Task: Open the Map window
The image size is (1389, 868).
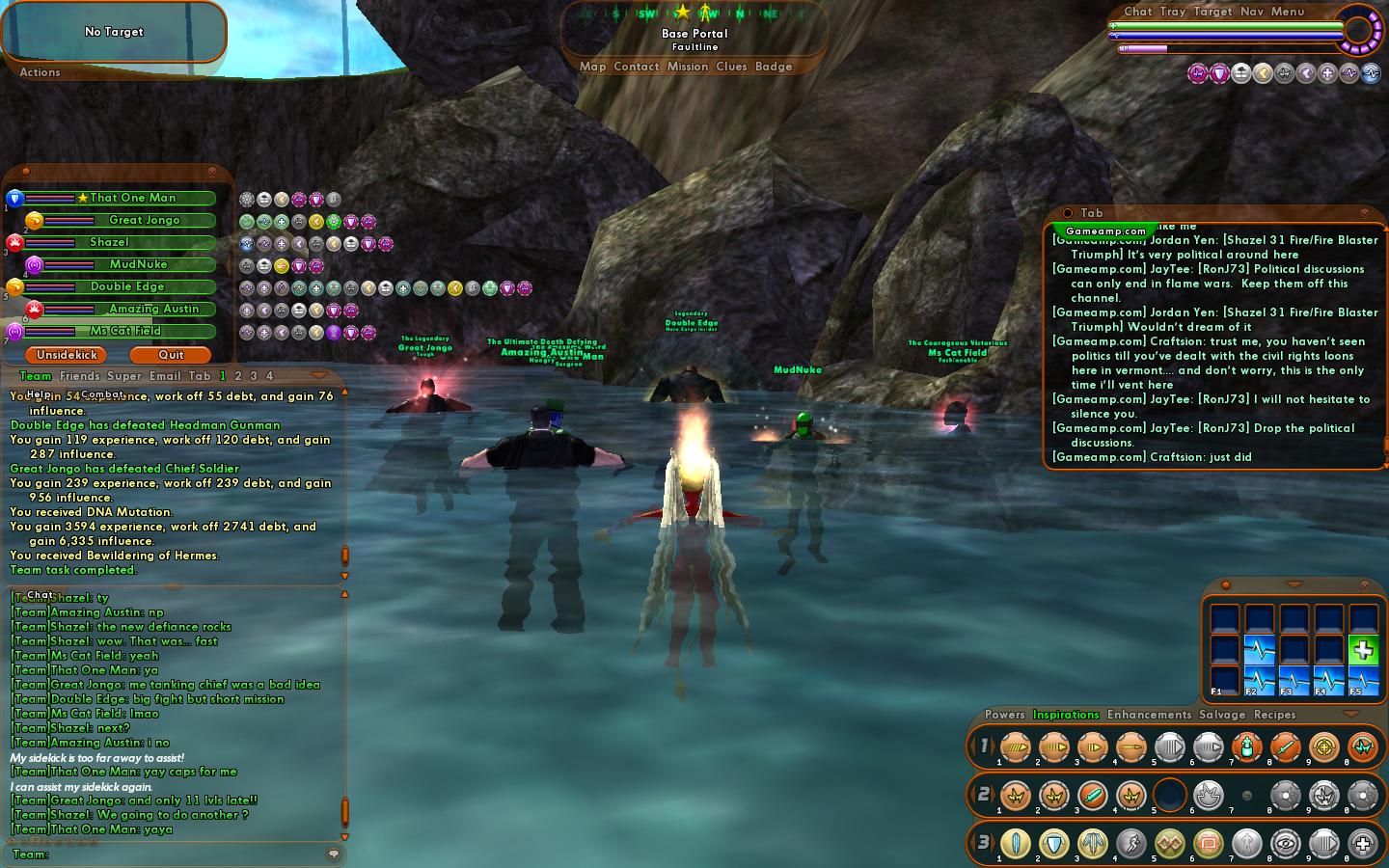Action: click(x=592, y=67)
